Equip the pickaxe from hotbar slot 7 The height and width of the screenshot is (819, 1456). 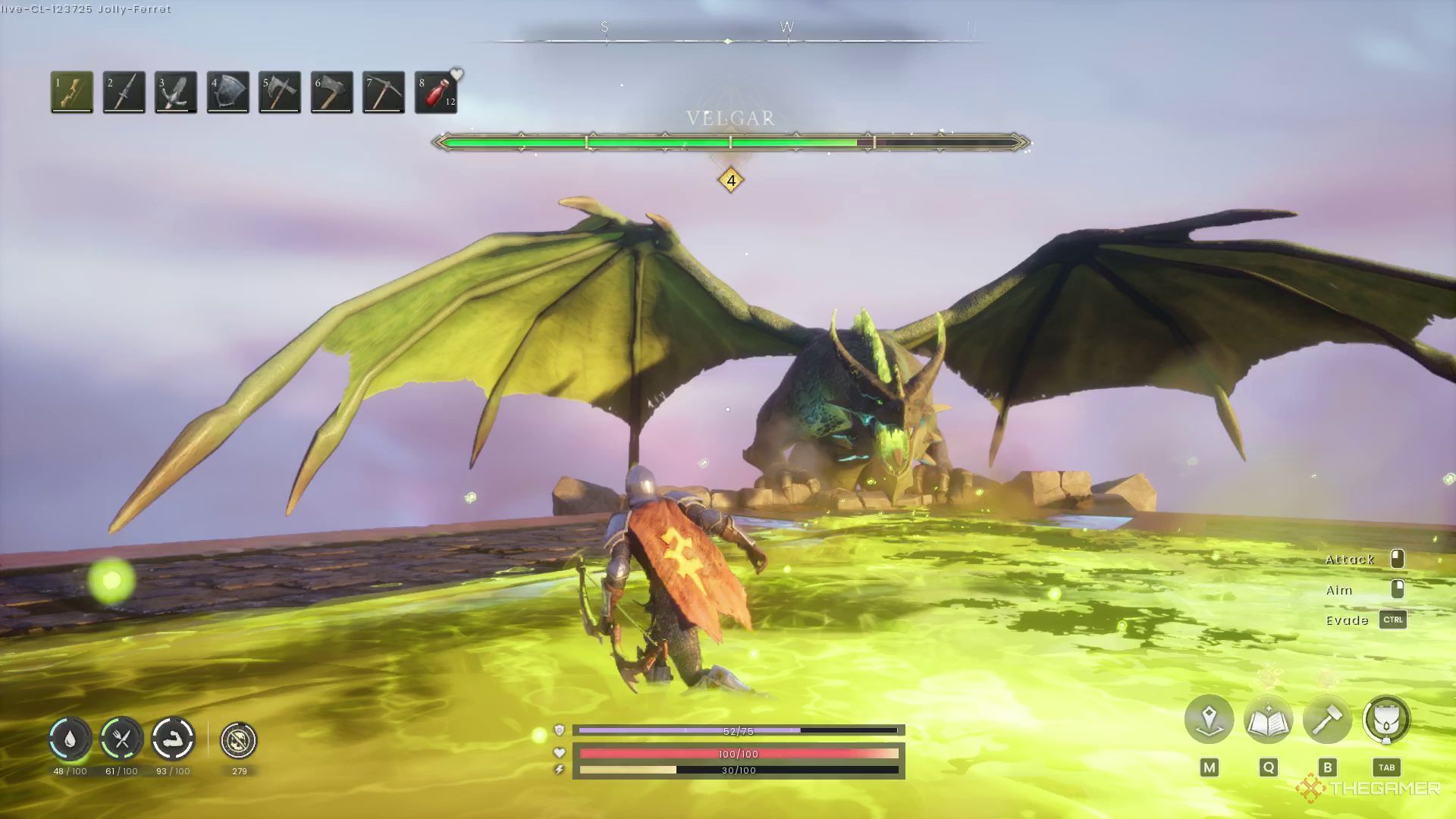point(383,92)
